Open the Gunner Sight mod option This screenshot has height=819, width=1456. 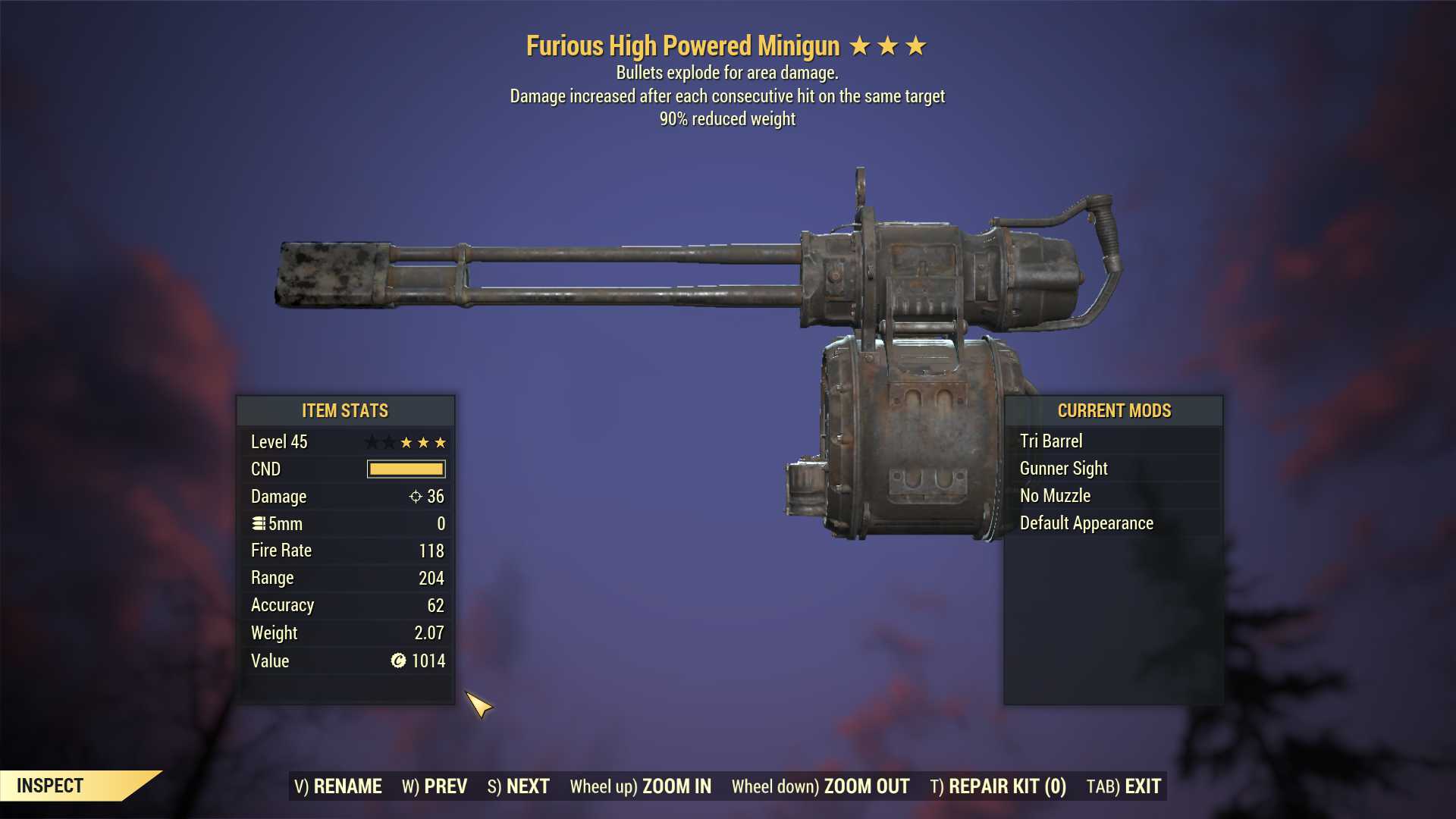1063,468
